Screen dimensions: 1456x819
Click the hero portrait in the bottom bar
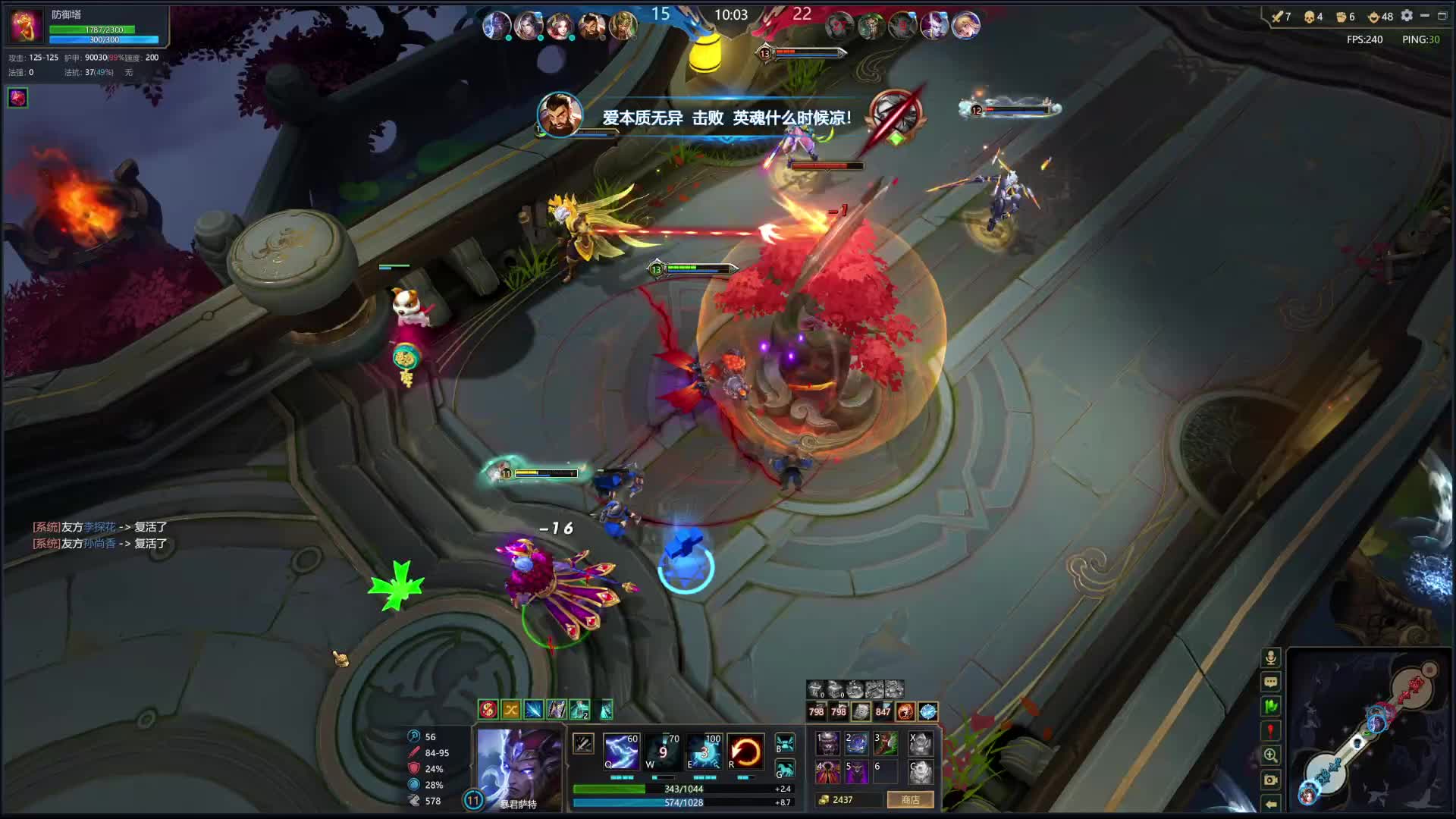[x=519, y=766]
